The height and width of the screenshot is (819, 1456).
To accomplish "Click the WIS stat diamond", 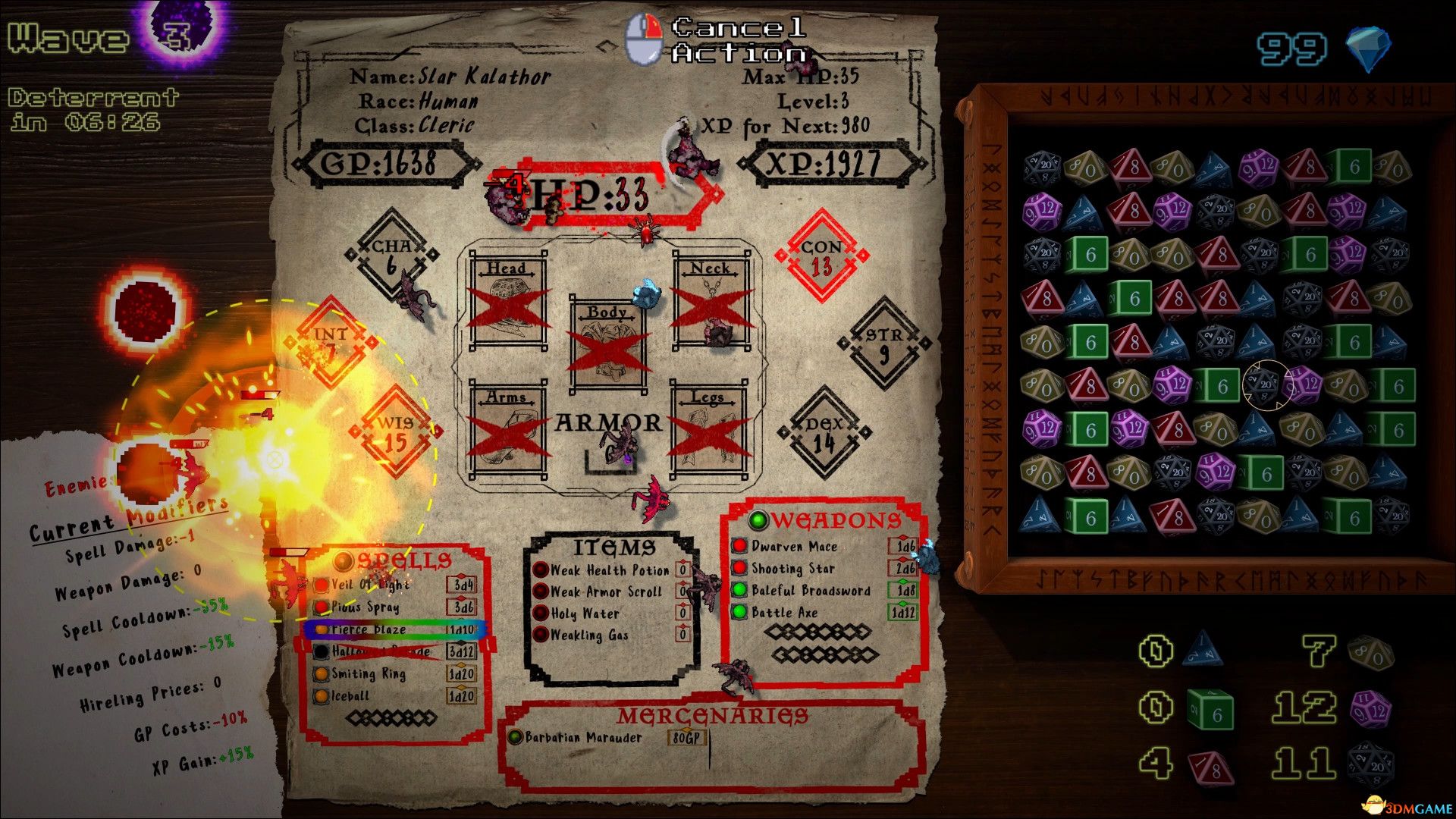I will click(x=395, y=428).
